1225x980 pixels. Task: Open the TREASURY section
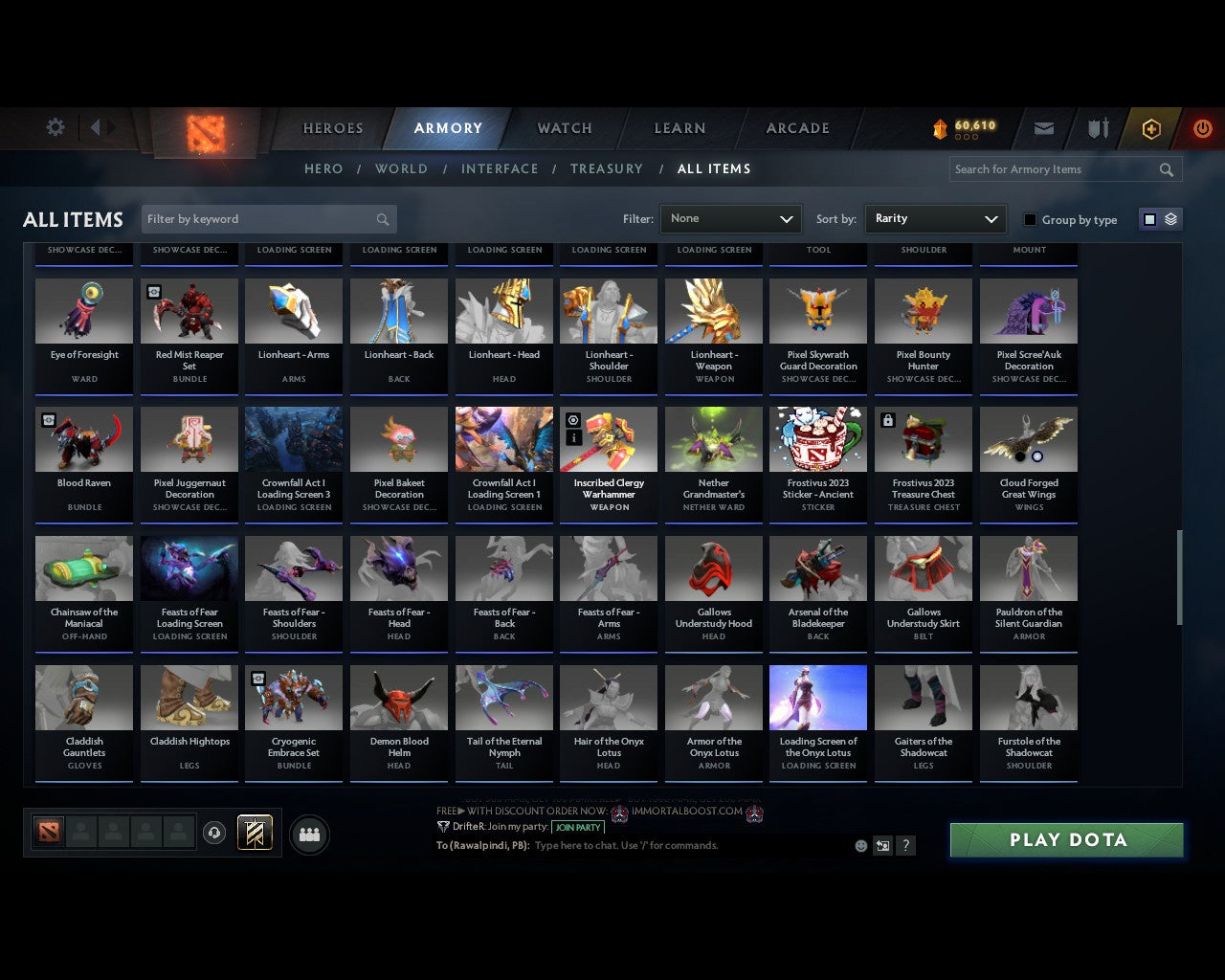(607, 168)
